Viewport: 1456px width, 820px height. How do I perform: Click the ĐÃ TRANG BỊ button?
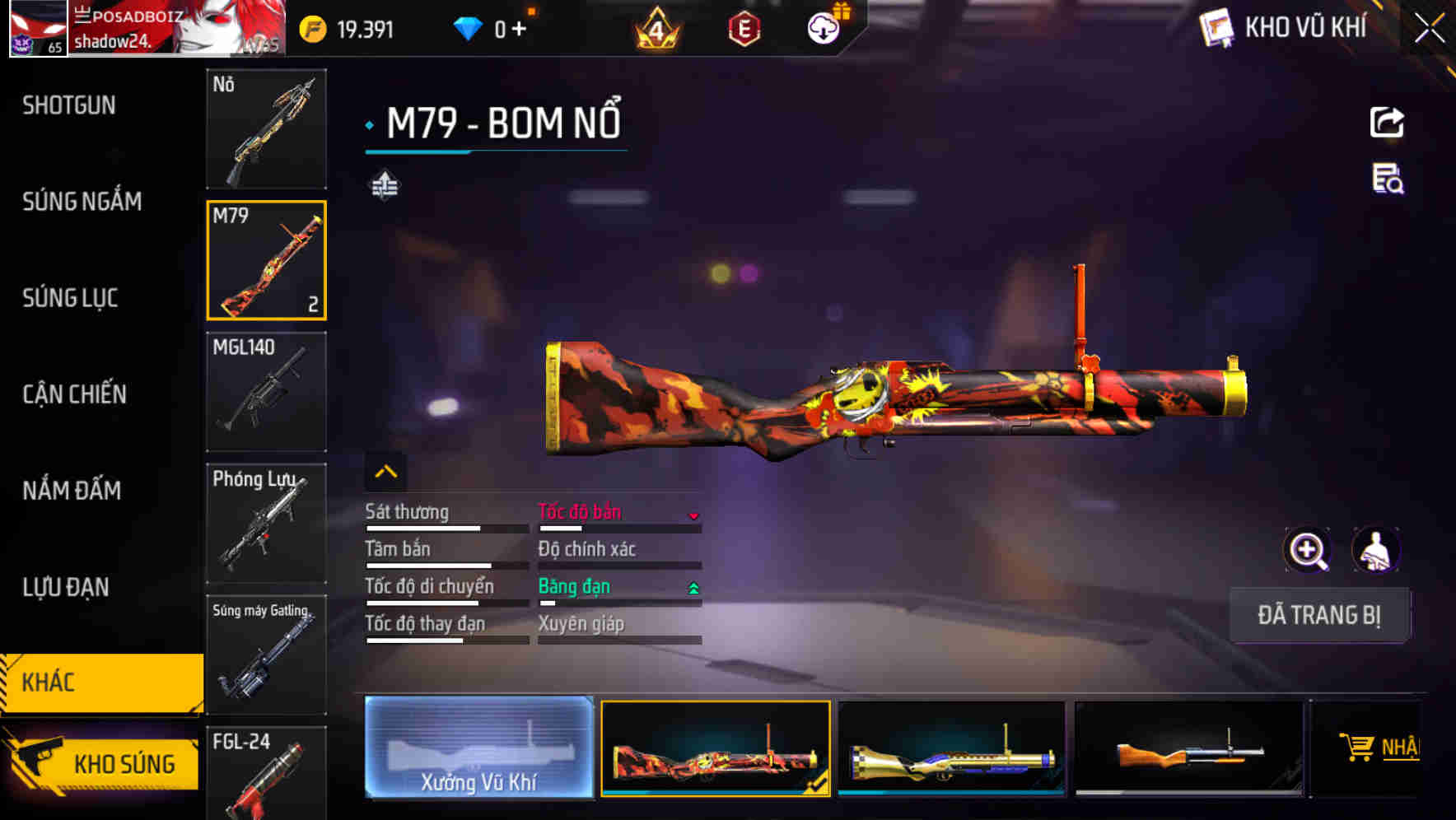1319,614
